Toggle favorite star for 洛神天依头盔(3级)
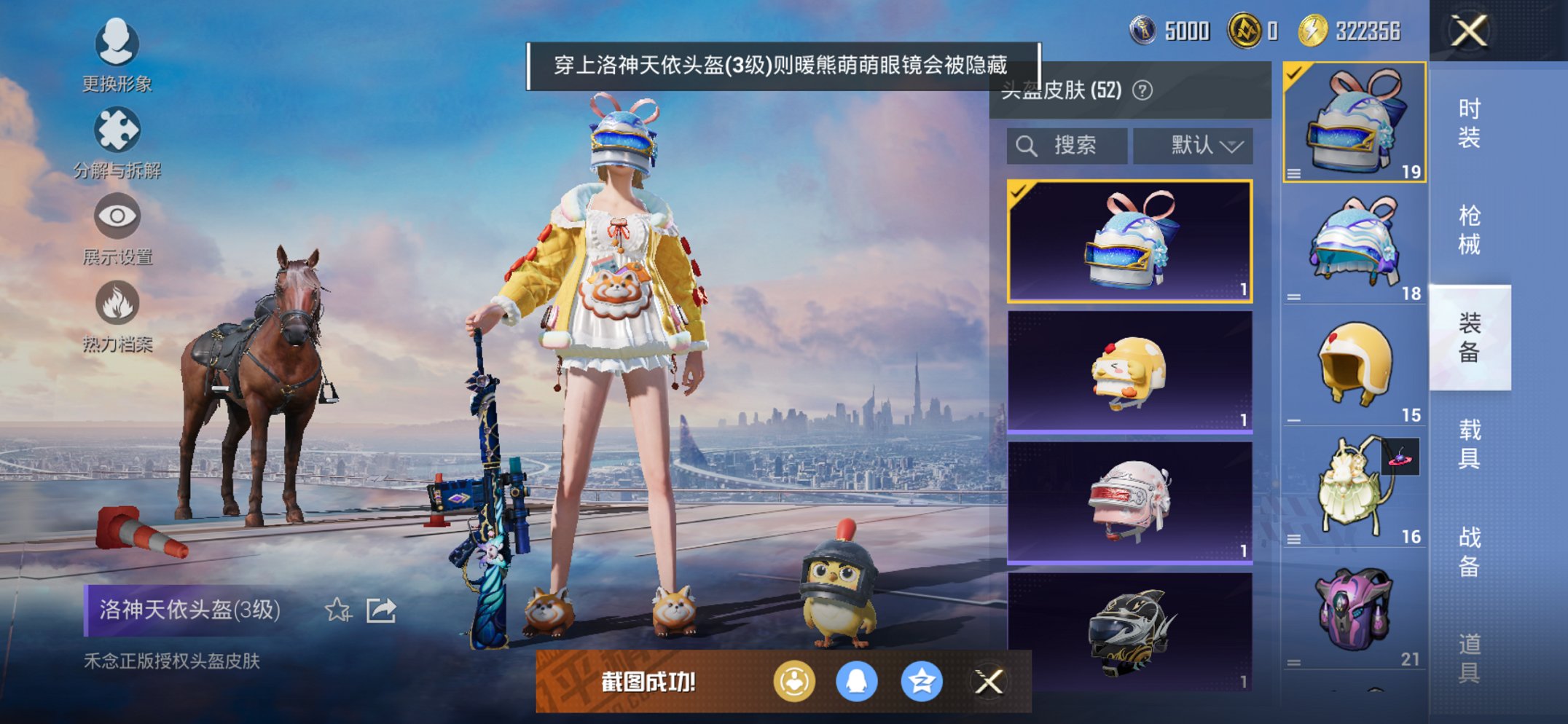This screenshot has width=1568, height=724. pyautogui.click(x=337, y=610)
